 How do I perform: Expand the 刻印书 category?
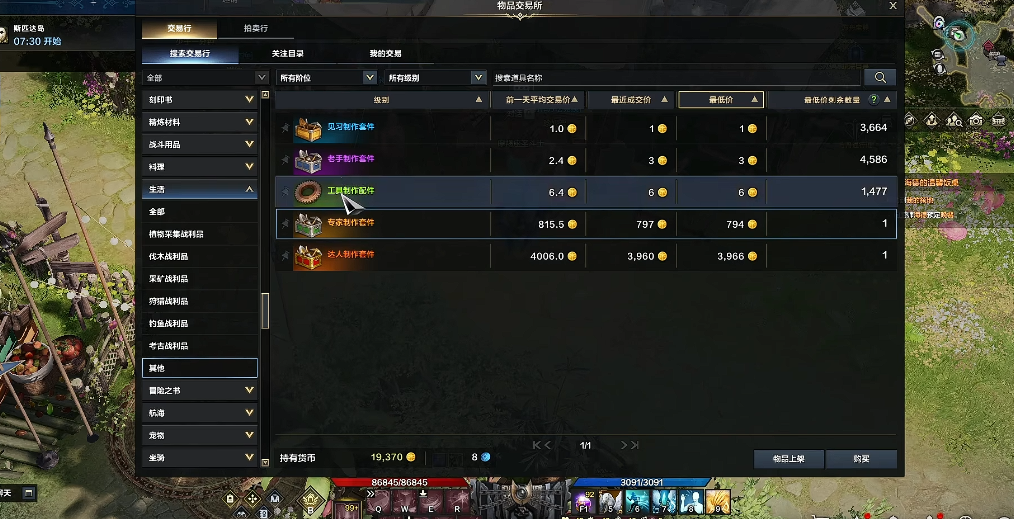point(200,100)
